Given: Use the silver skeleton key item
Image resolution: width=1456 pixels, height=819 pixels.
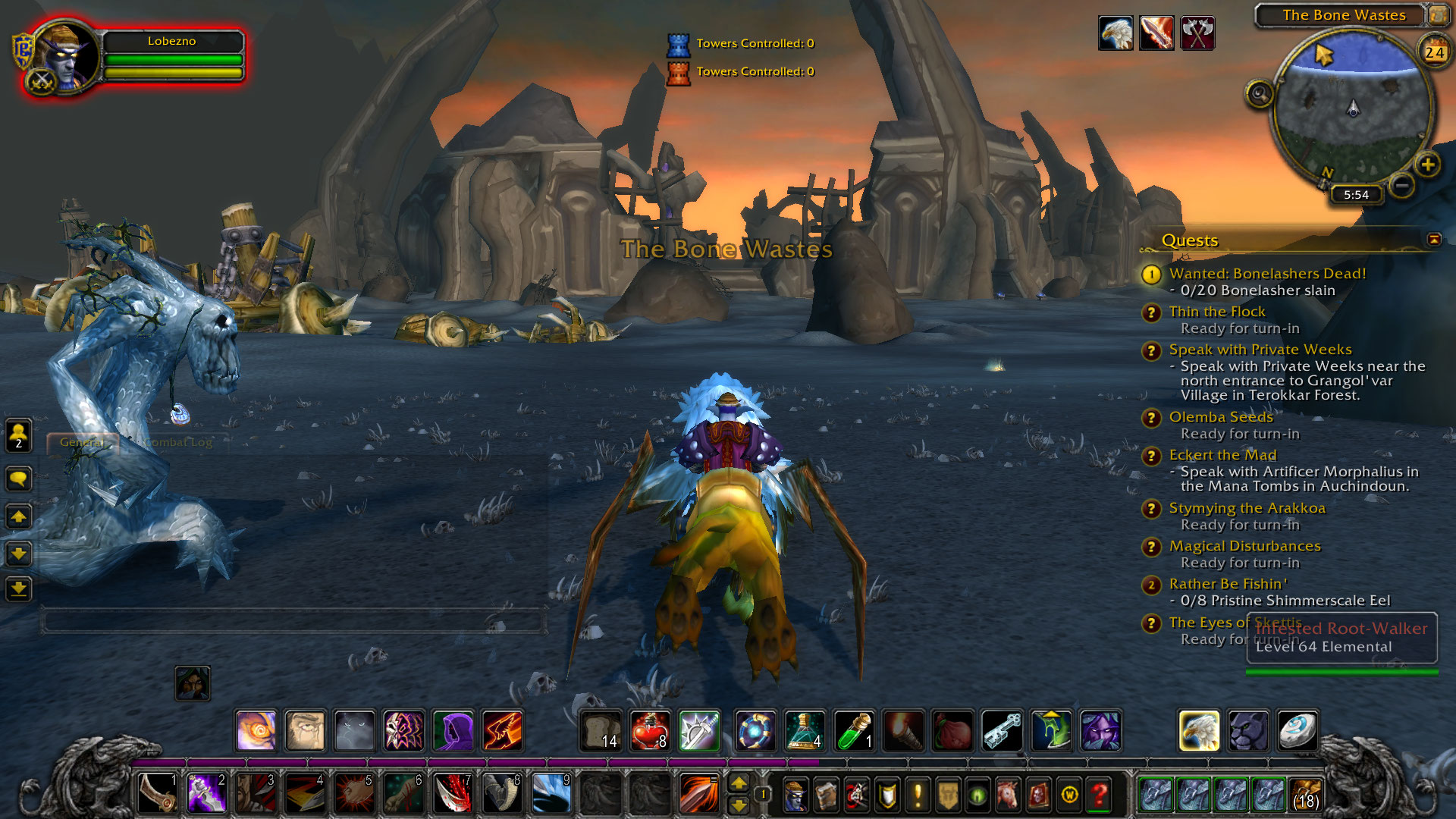Looking at the screenshot, I should click(1002, 731).
